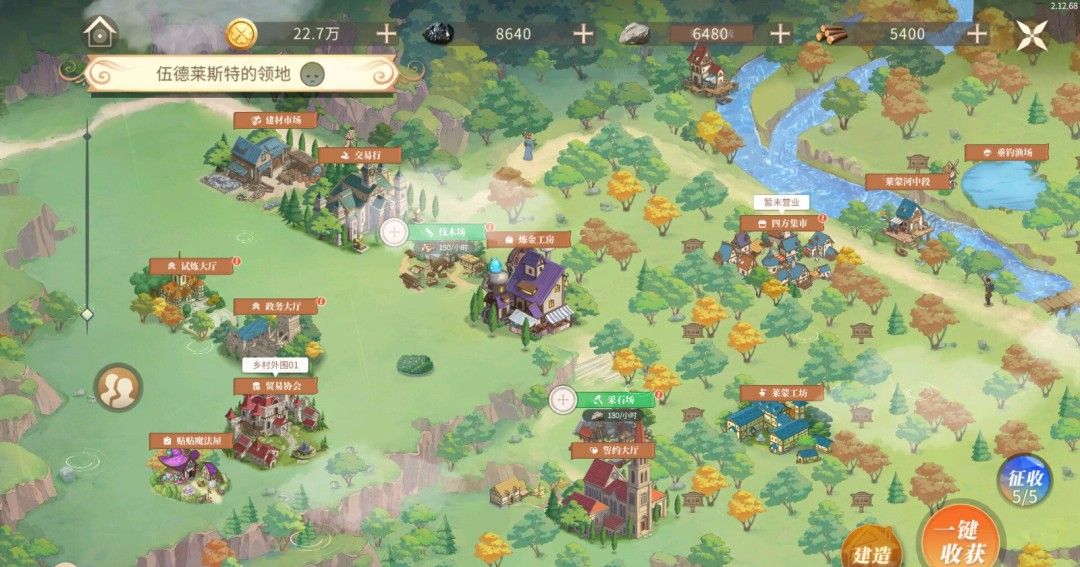Open 贴贴魔法屋 label
This screenshot has width=1080, height=567.
(x=192, y=440)
